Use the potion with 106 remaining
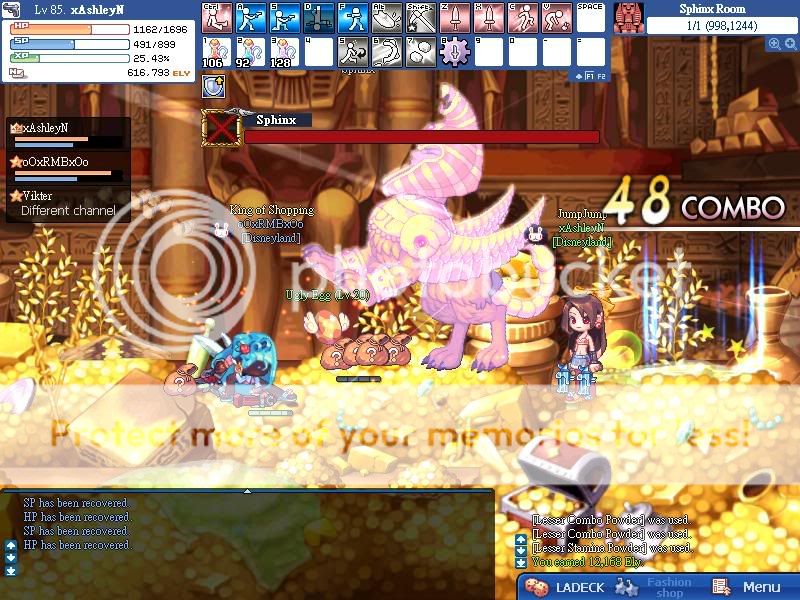 click(x=215, y=51)
